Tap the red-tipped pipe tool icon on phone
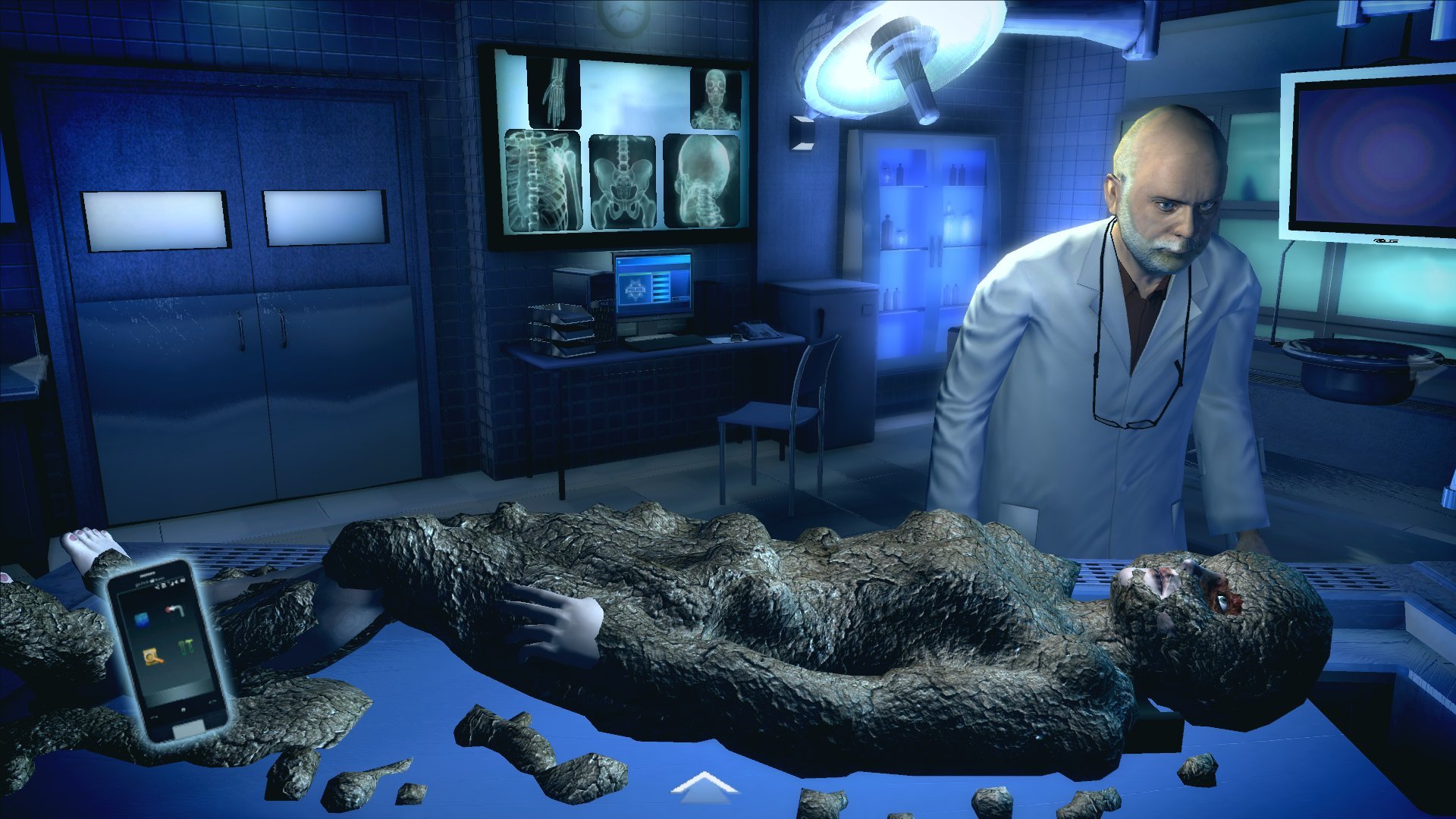 (176, 610)
